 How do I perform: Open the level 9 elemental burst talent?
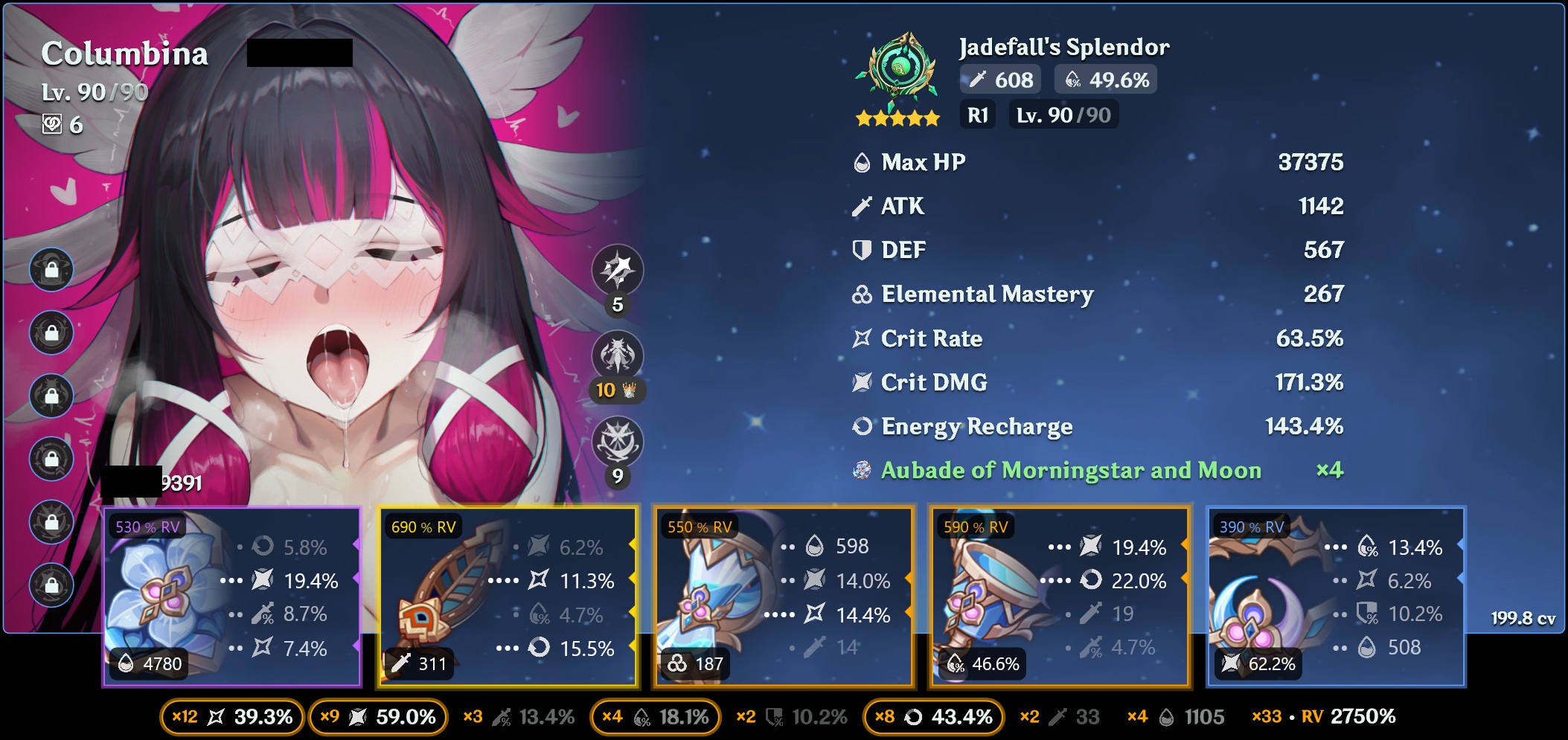(617, 442)
